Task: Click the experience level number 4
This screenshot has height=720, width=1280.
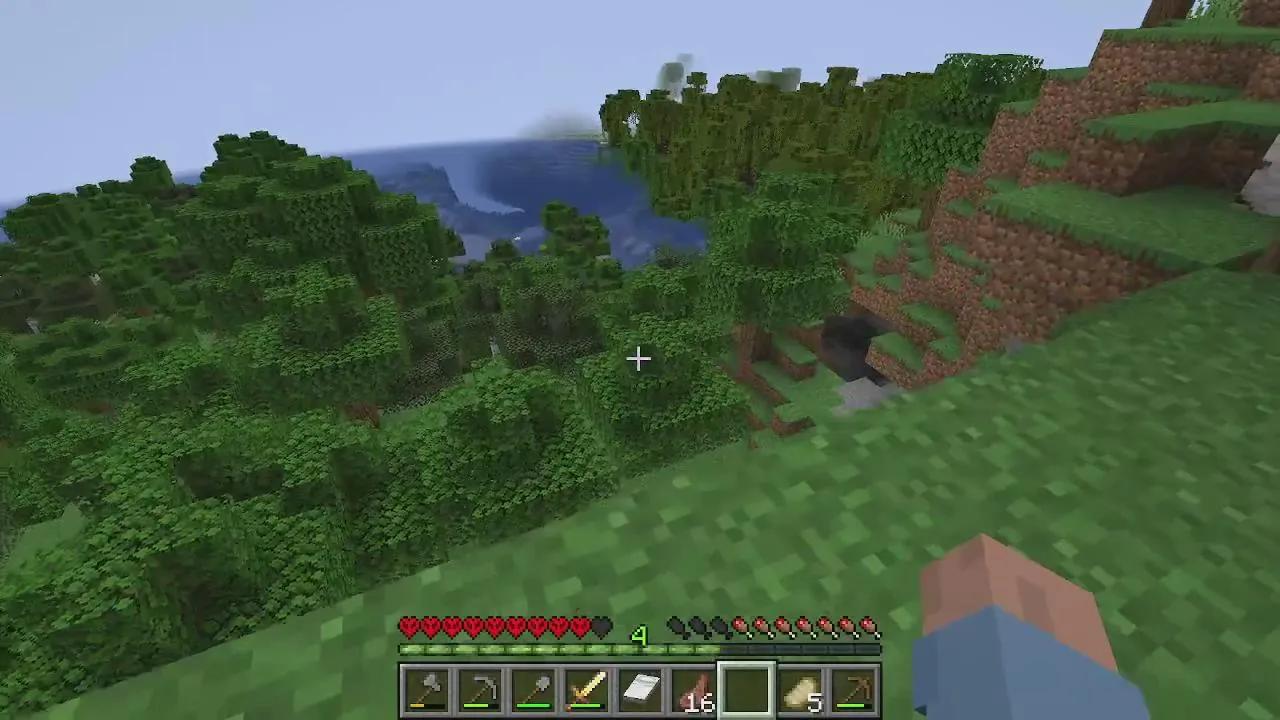Action: click(x=641, y=638)
